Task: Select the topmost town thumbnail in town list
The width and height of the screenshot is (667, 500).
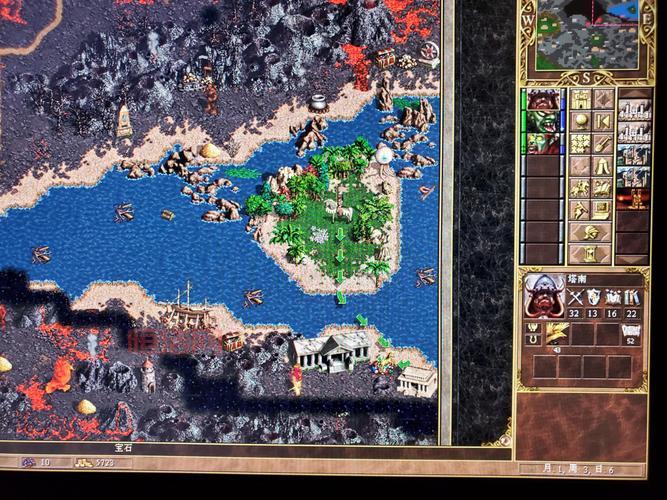Action: (634, 110)
